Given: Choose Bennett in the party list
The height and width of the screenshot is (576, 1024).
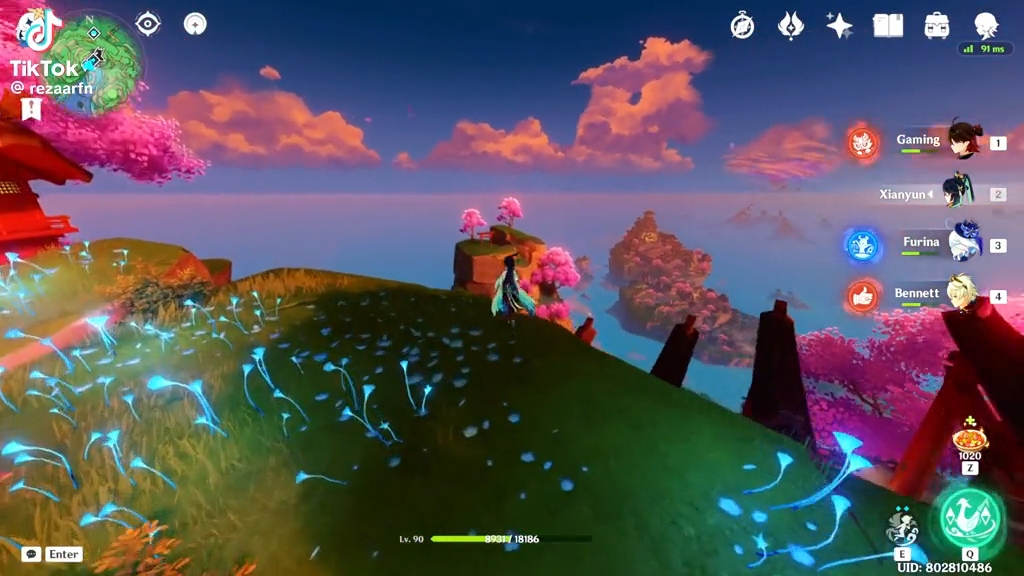Looking at the screenshot, I should pos(940,295).
